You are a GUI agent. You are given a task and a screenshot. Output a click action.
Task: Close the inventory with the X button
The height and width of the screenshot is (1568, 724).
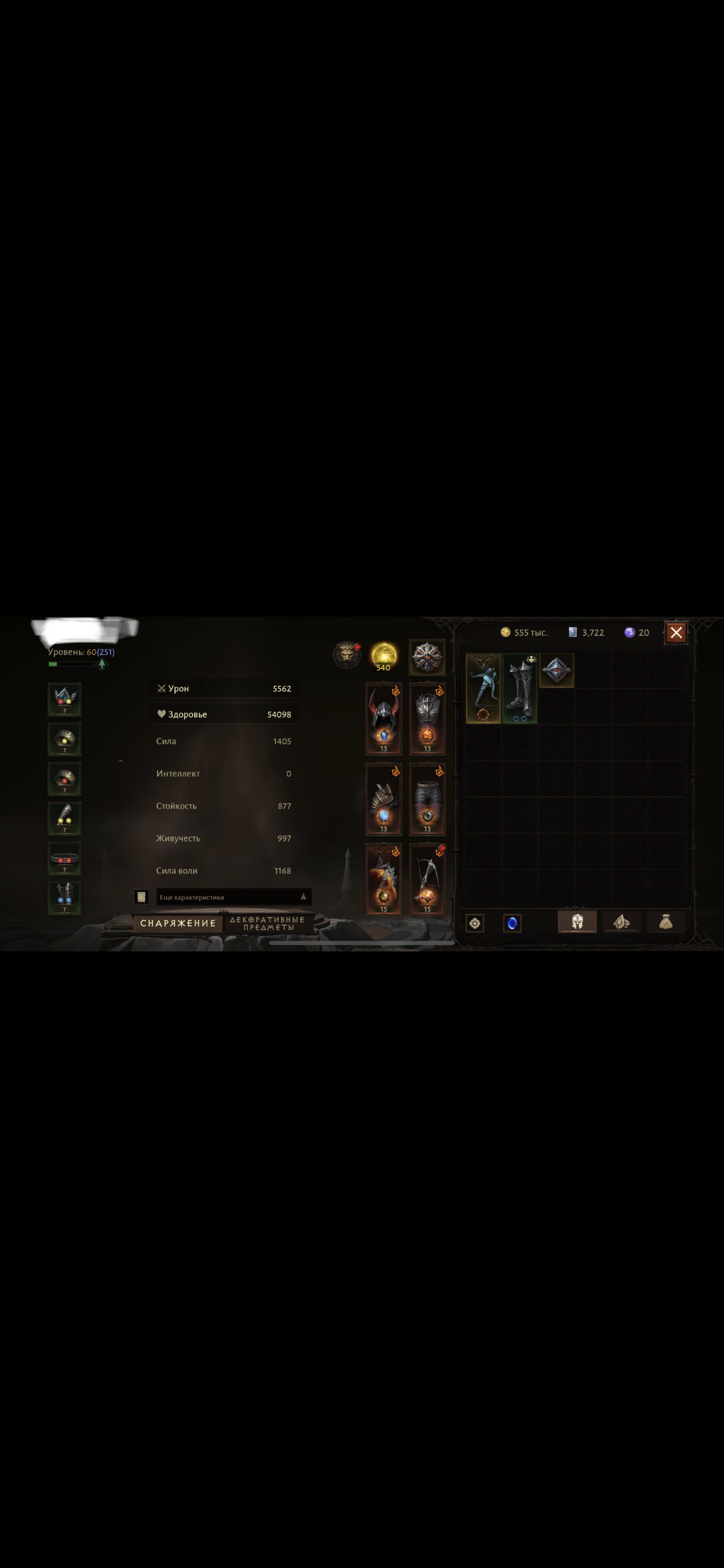[x=676, y=632]
